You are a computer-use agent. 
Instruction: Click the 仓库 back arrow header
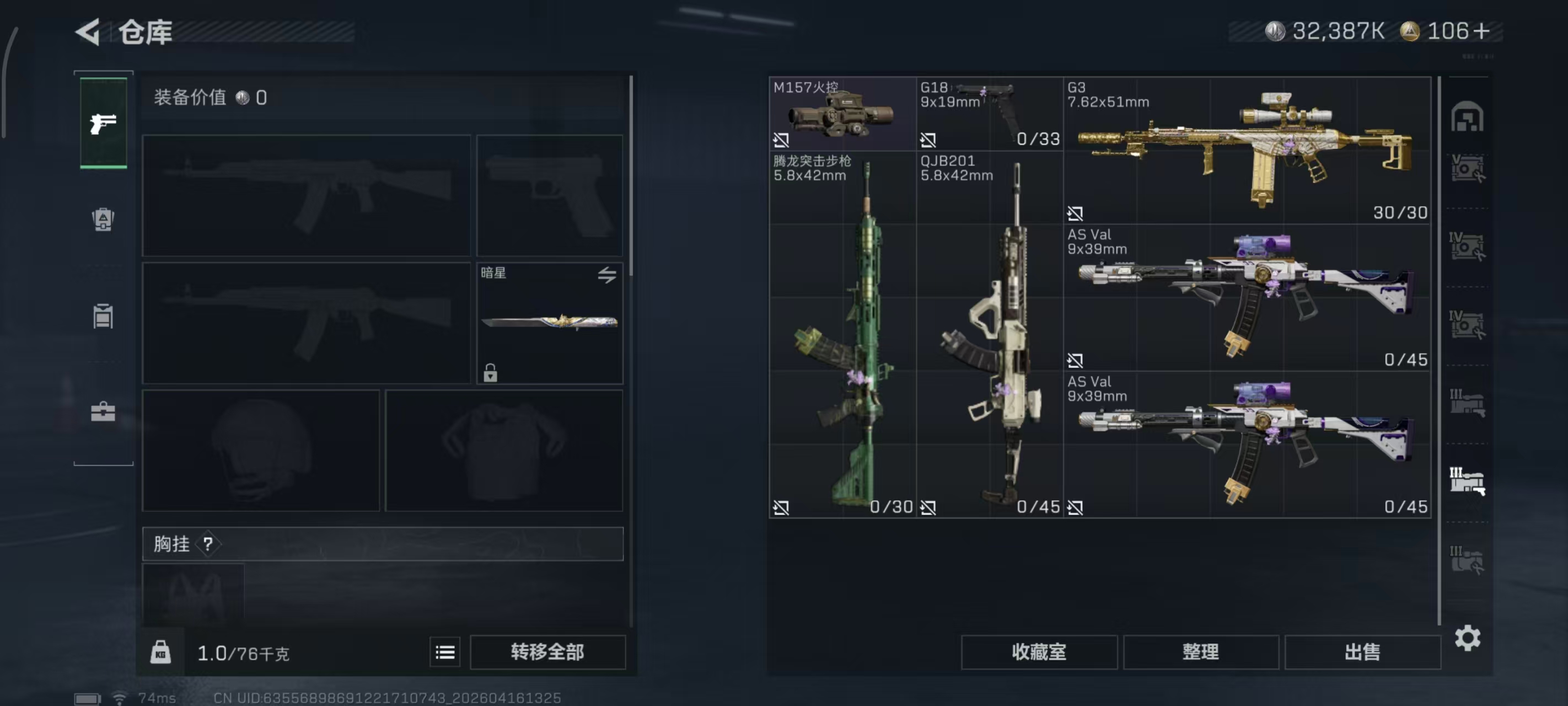click(x=86, y=33)
